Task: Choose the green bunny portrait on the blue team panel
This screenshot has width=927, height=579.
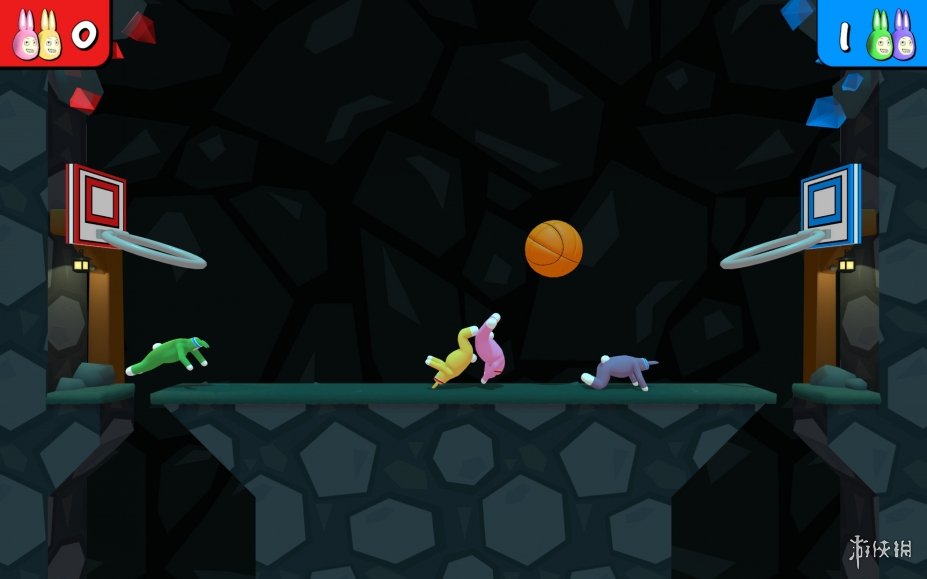Action: pos(879,37)
